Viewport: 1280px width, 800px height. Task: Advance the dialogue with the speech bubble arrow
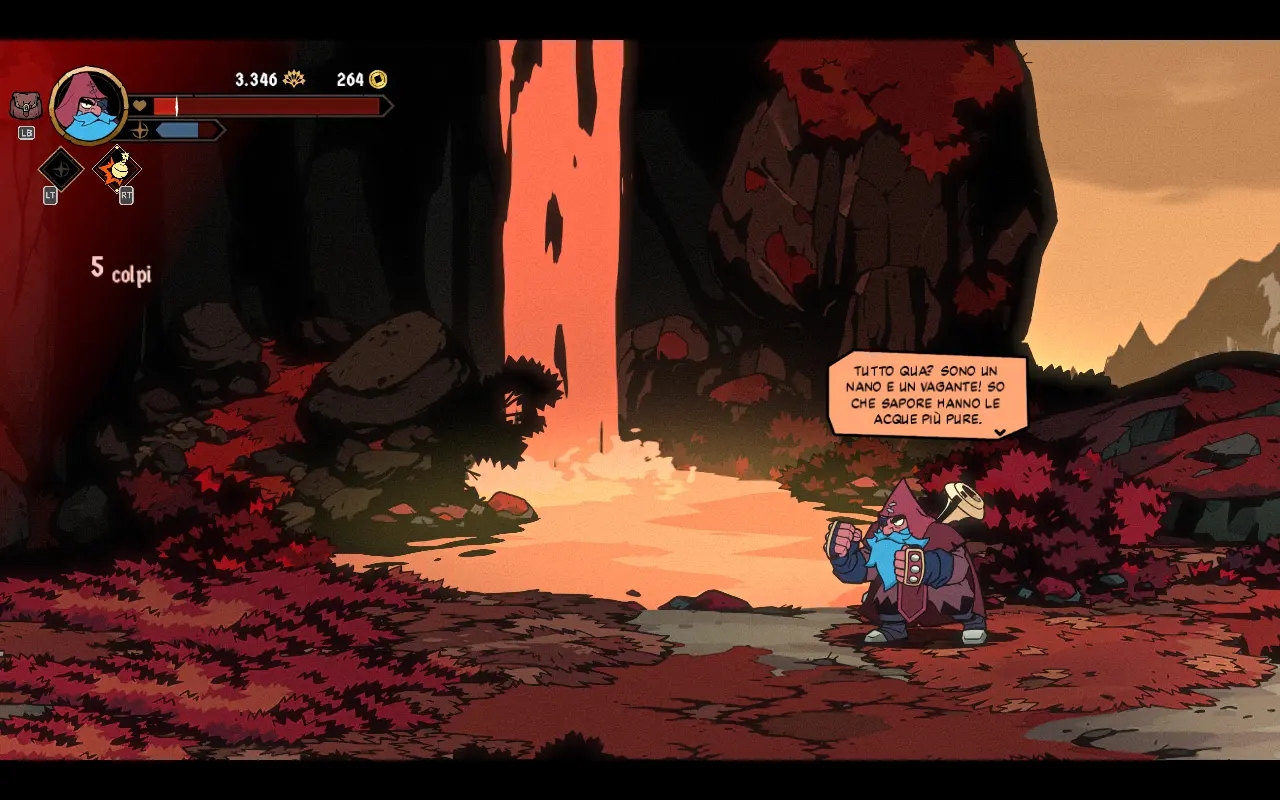click(999, 432)
